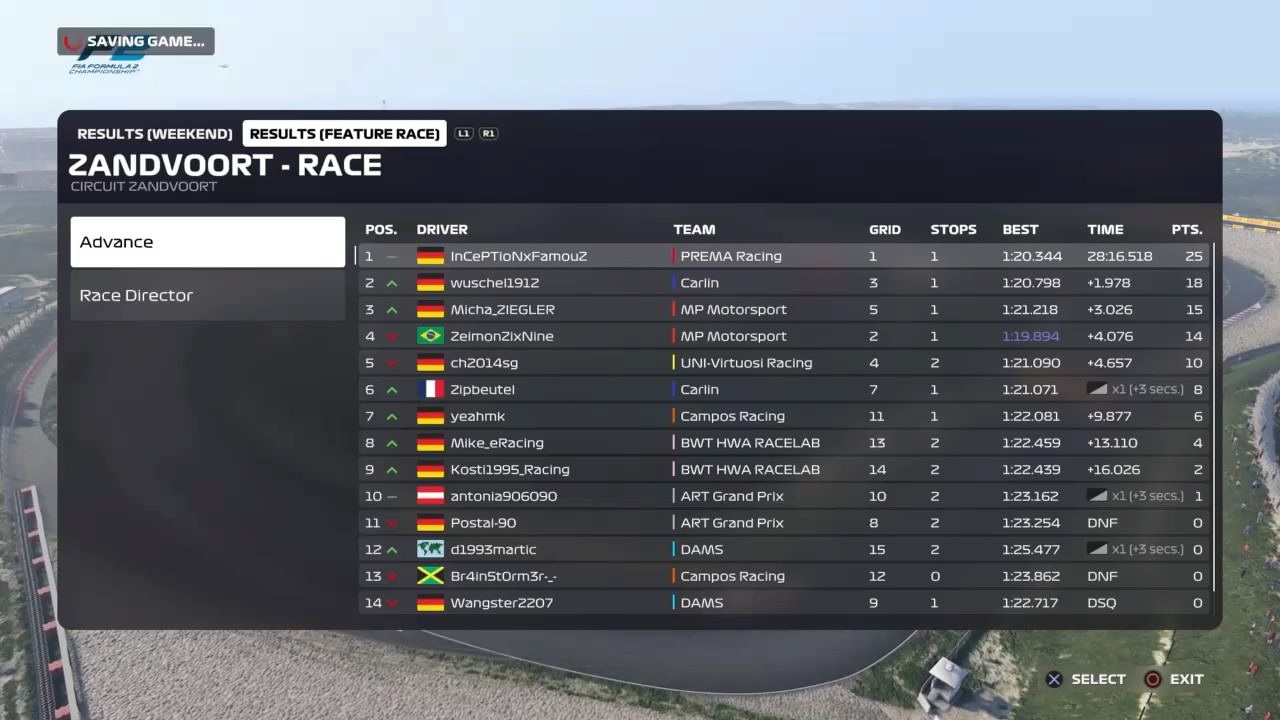Choose Mike_eRacing's result row
The height and width of the screenshot is (720, 1280).
point(783,443)
